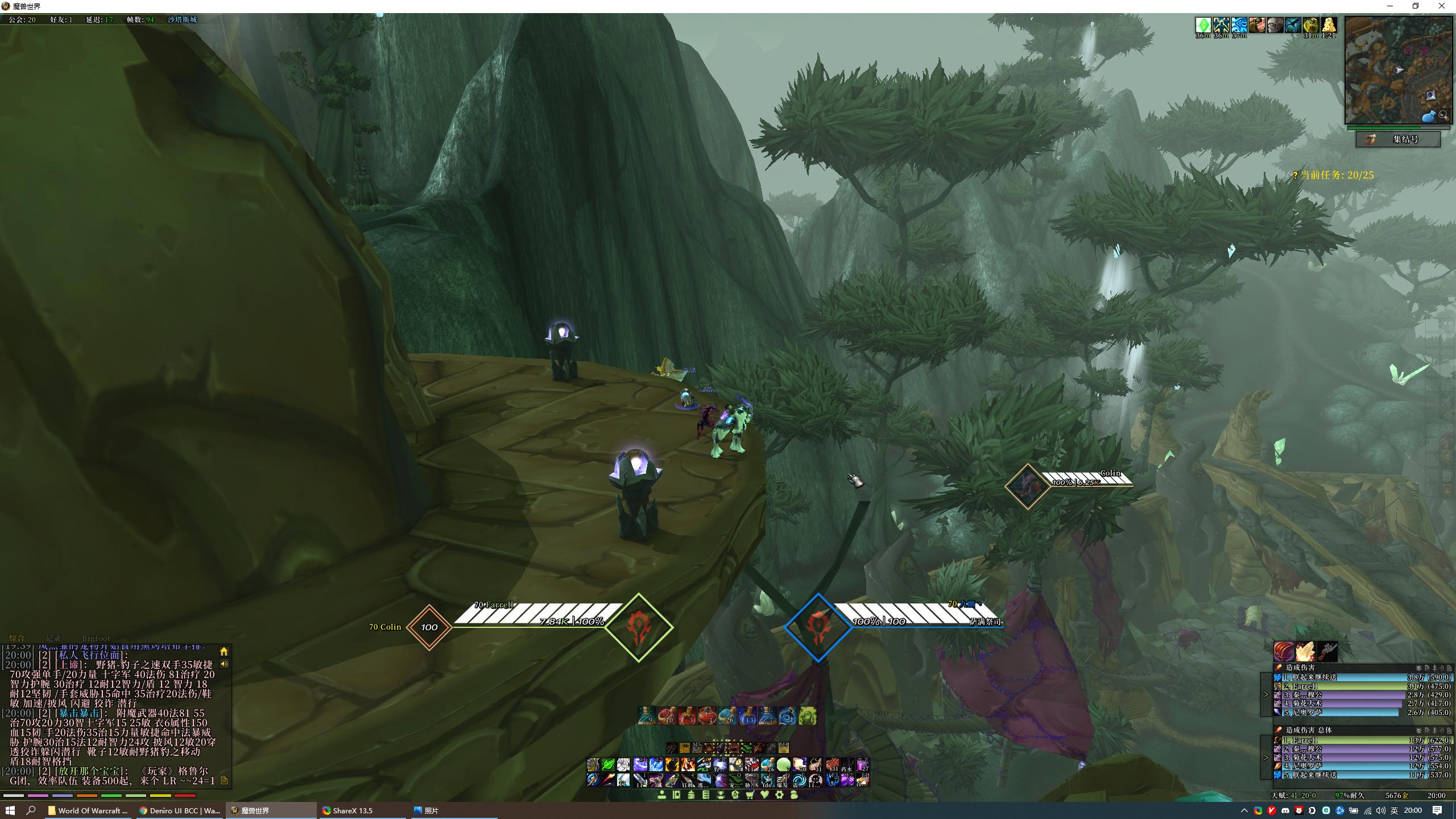
Task: Click the heart icon in the micro menu
Action: pos(765,795)
